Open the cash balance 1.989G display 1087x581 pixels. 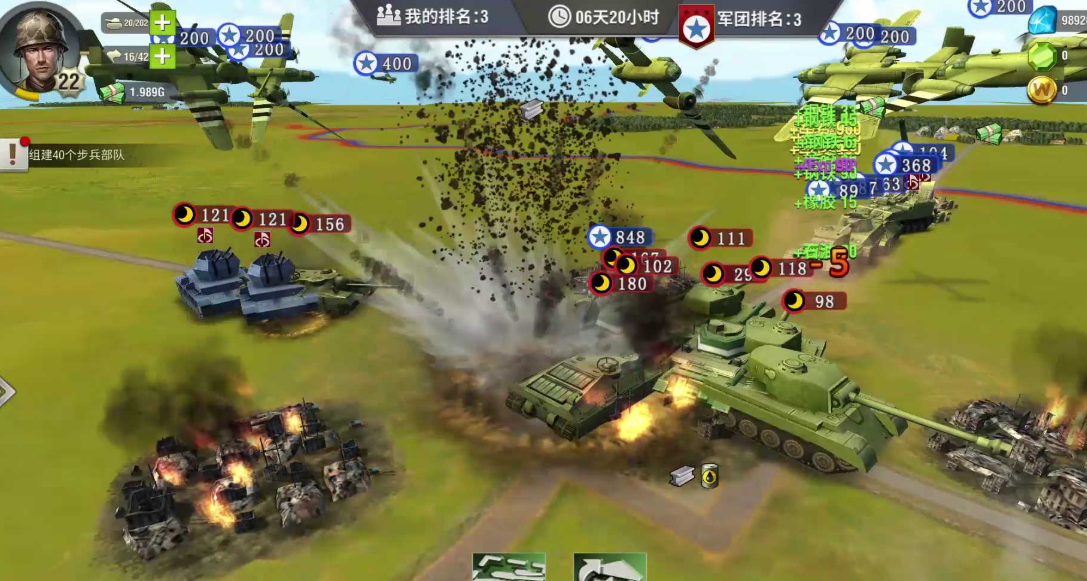135,92
